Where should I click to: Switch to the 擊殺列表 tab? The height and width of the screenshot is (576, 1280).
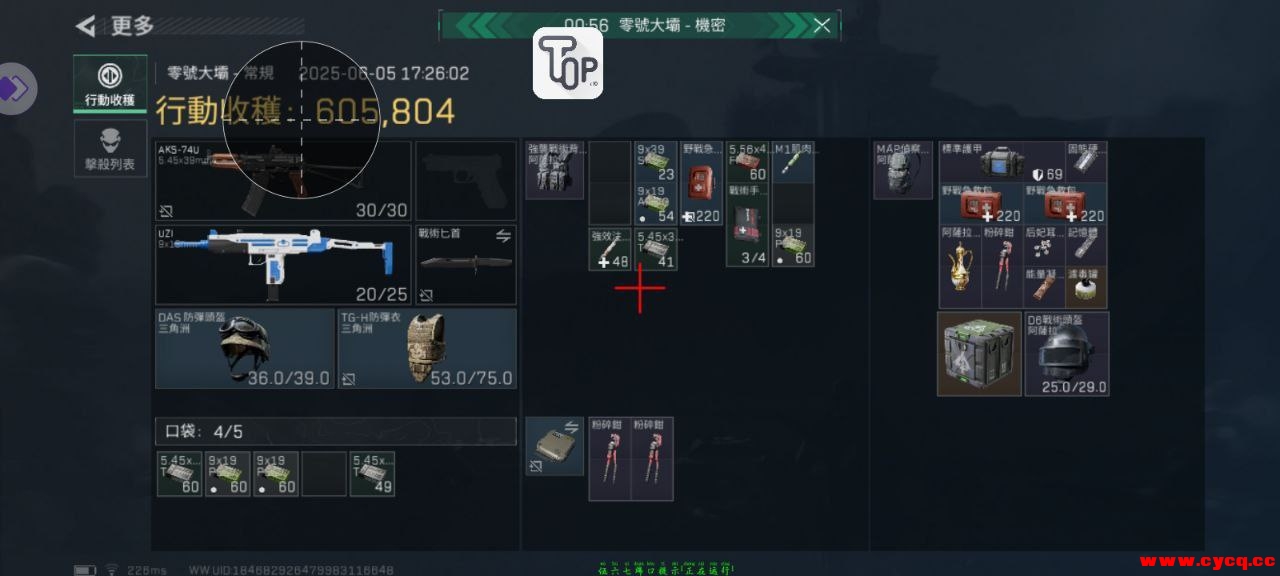pos(110,149)
